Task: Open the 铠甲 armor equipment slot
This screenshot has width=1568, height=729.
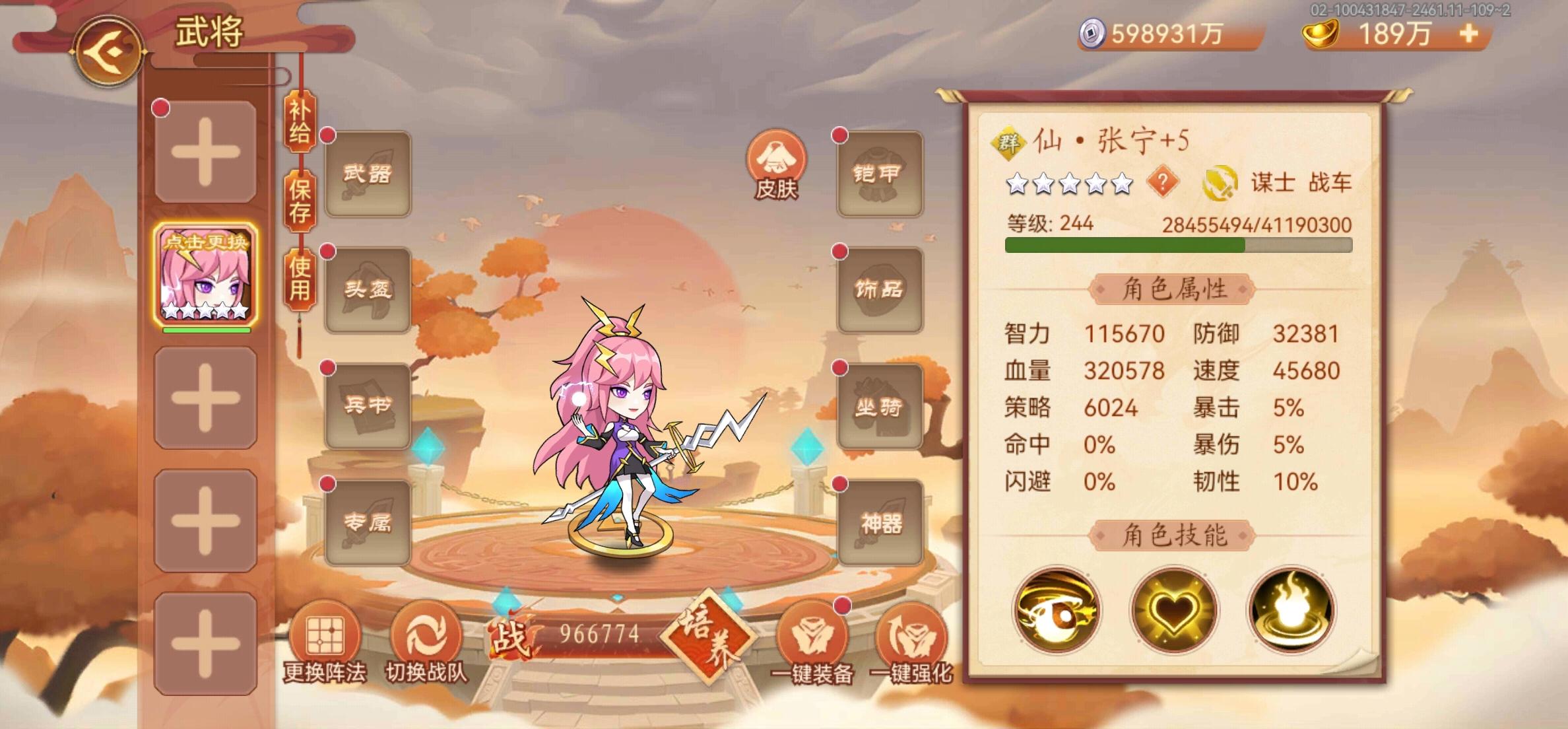Action: (880, 173)
